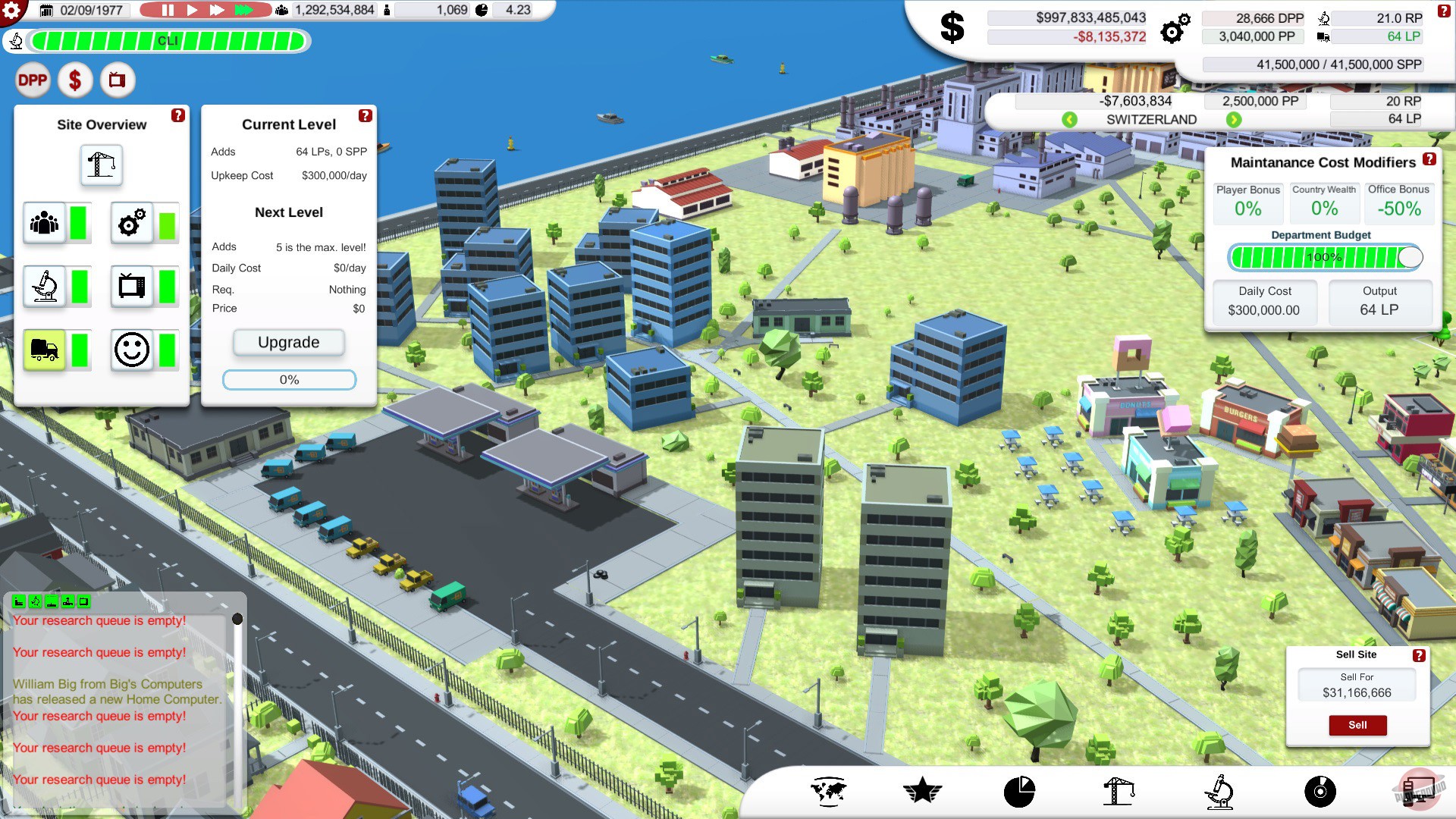Screen dimensions: 1456x819
Task: Enable fastest green speed setting
Action: pos(244,10)
